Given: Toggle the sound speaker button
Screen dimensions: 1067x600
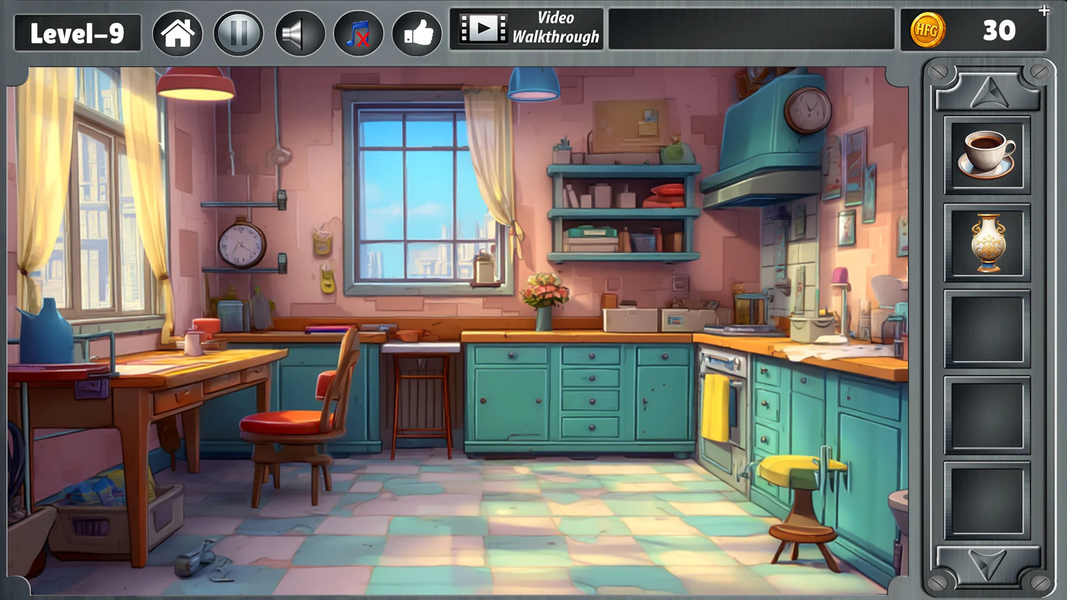Looking at the screenshot, I should [299, 34].
